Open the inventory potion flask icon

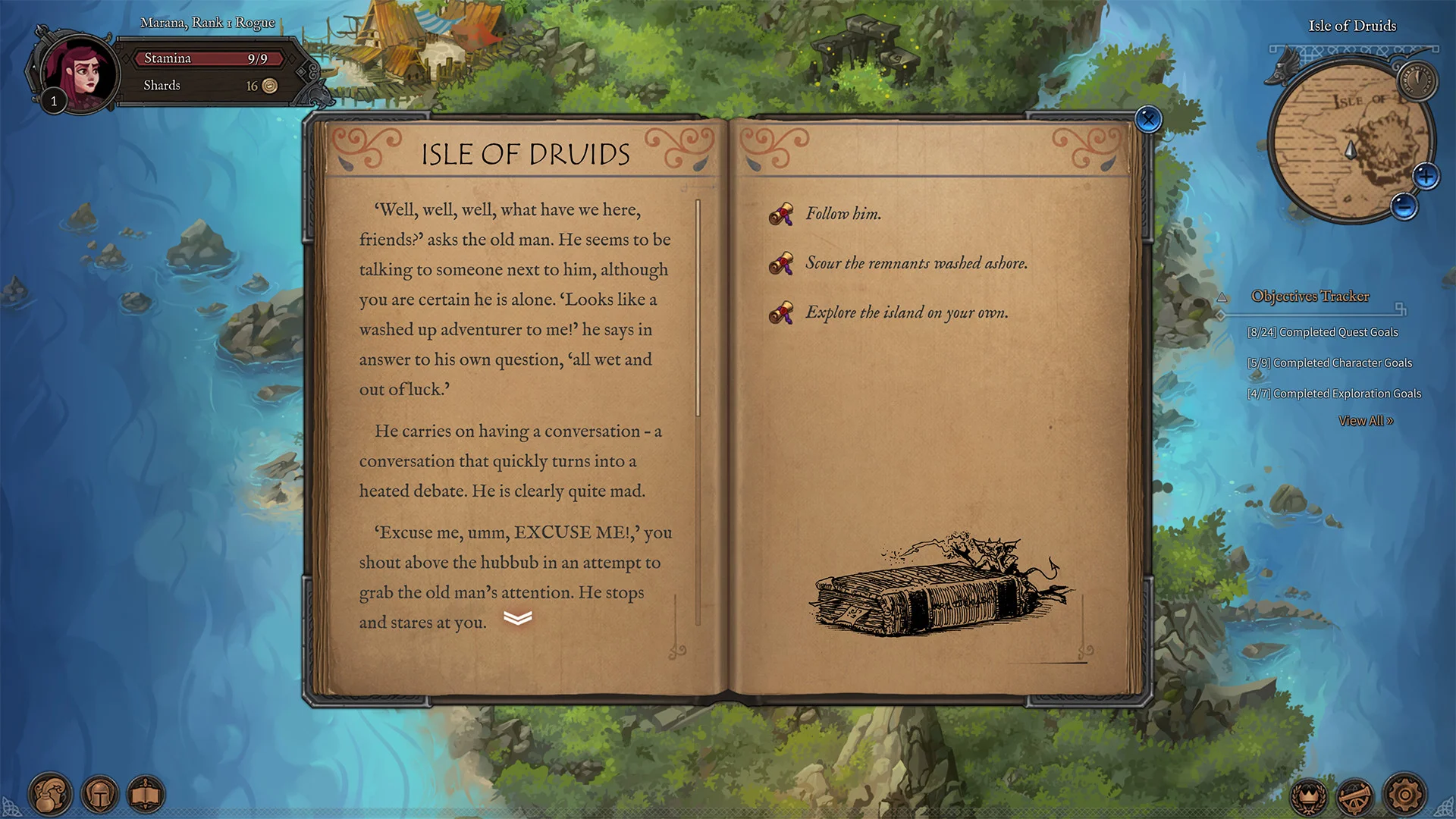(x=49, y=794)
